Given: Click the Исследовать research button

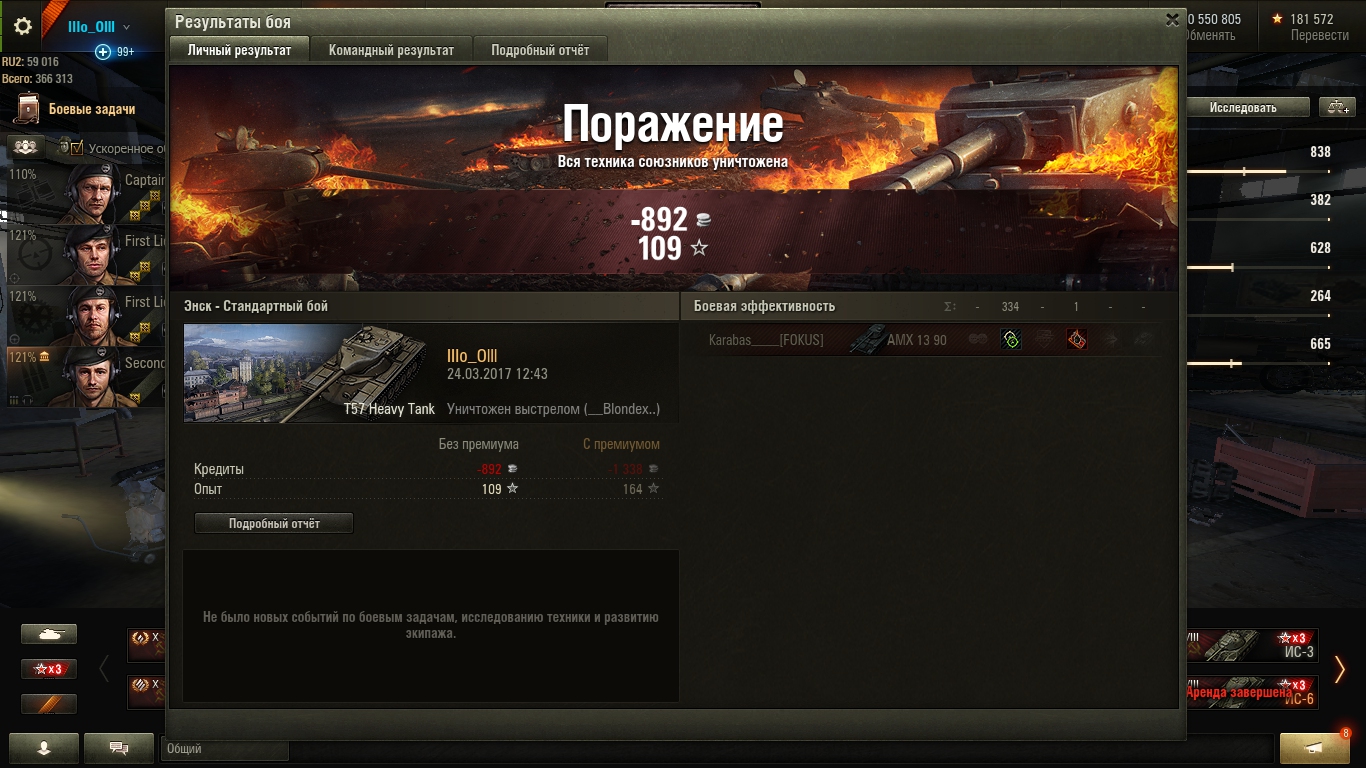Looking at the screenshot, I should 1243,107.
